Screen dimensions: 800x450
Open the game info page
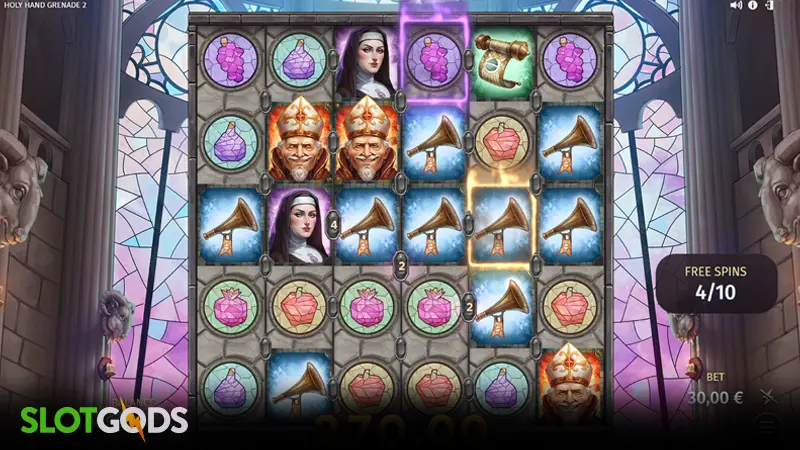[754, 6]
